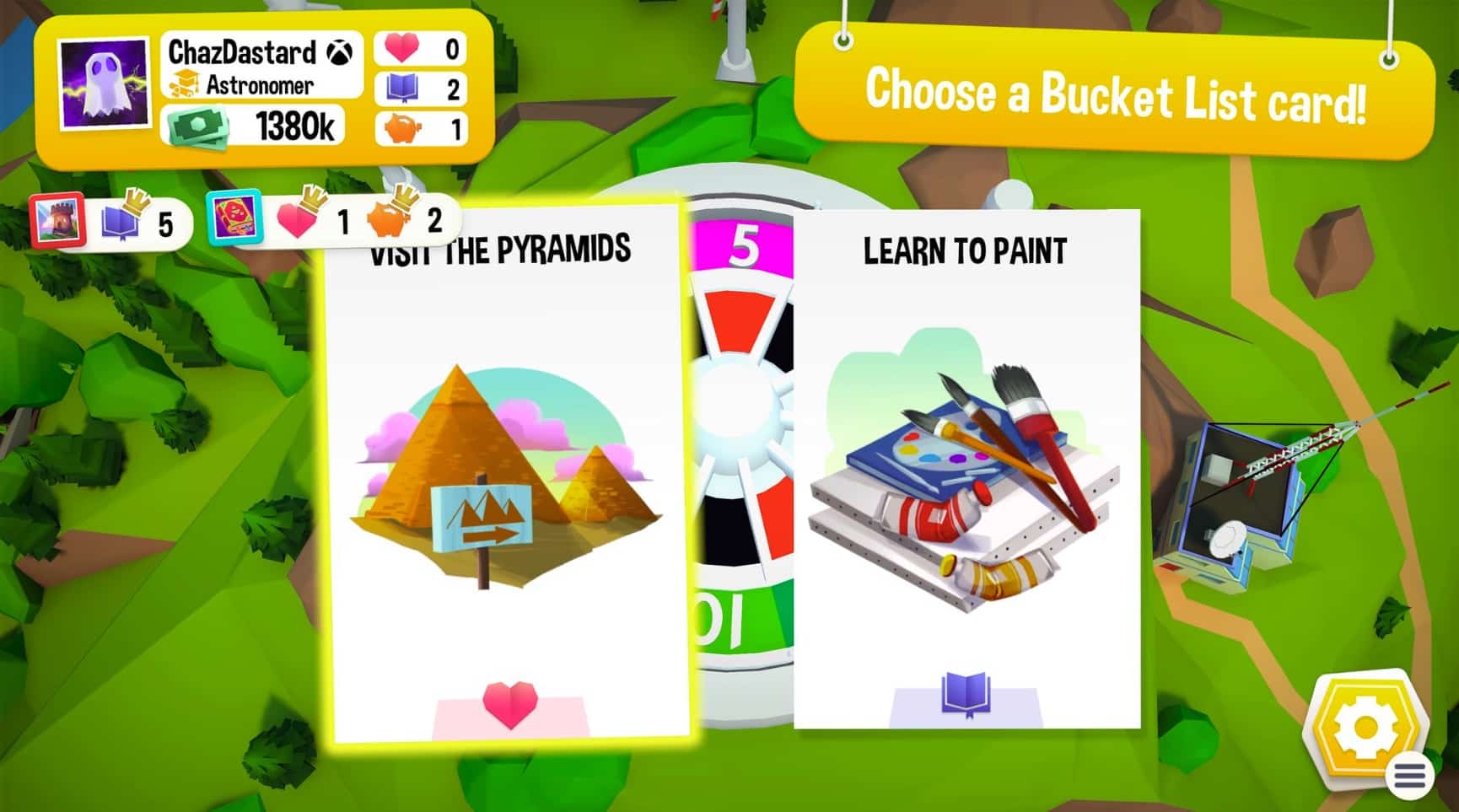Image resolution: width=1459 pixels, height=812 pixels.
Task: Click the book reward on Learn to Paint card
Action: [966, 691]
